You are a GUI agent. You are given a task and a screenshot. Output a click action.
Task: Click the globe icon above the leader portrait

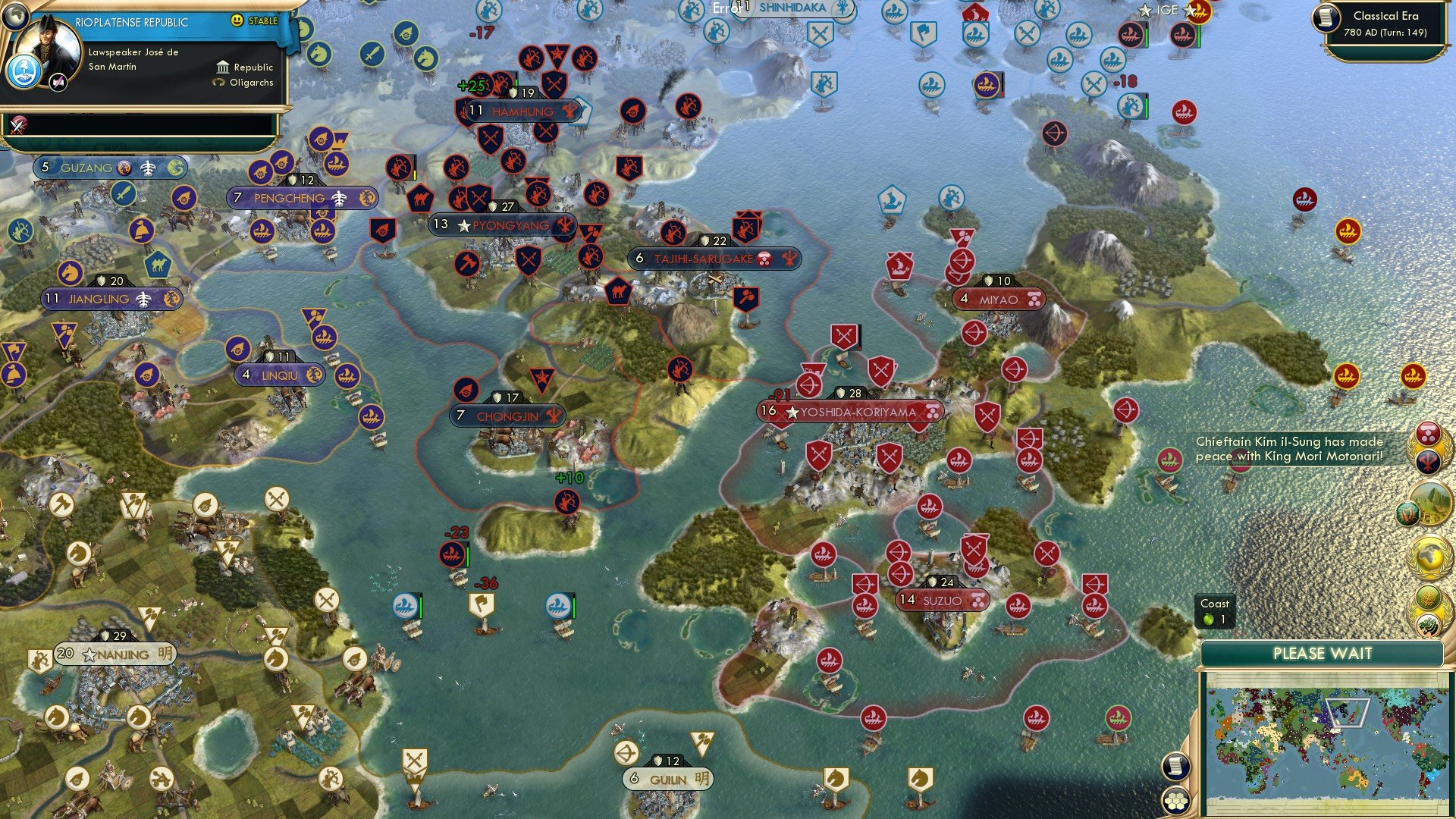15,17
